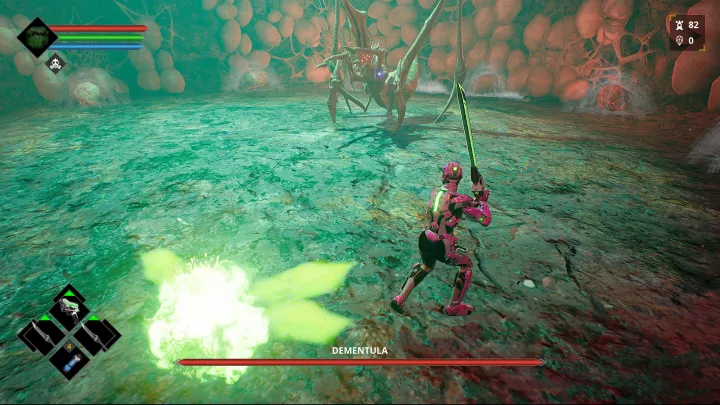Choose the left-hand blade slot
The height and width of the screenshot is (405, 720).
pos(42,334)
